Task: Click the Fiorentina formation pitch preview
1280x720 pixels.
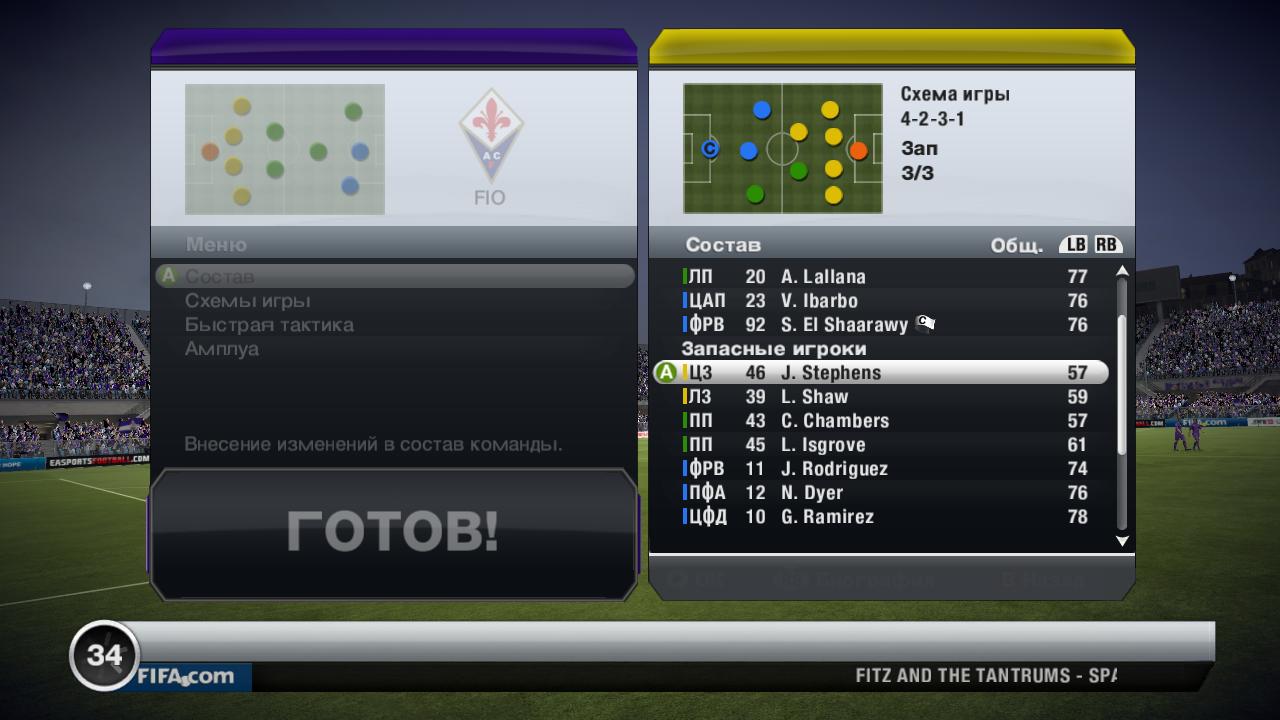Action: pyautogui.click(x=285, y=149)
